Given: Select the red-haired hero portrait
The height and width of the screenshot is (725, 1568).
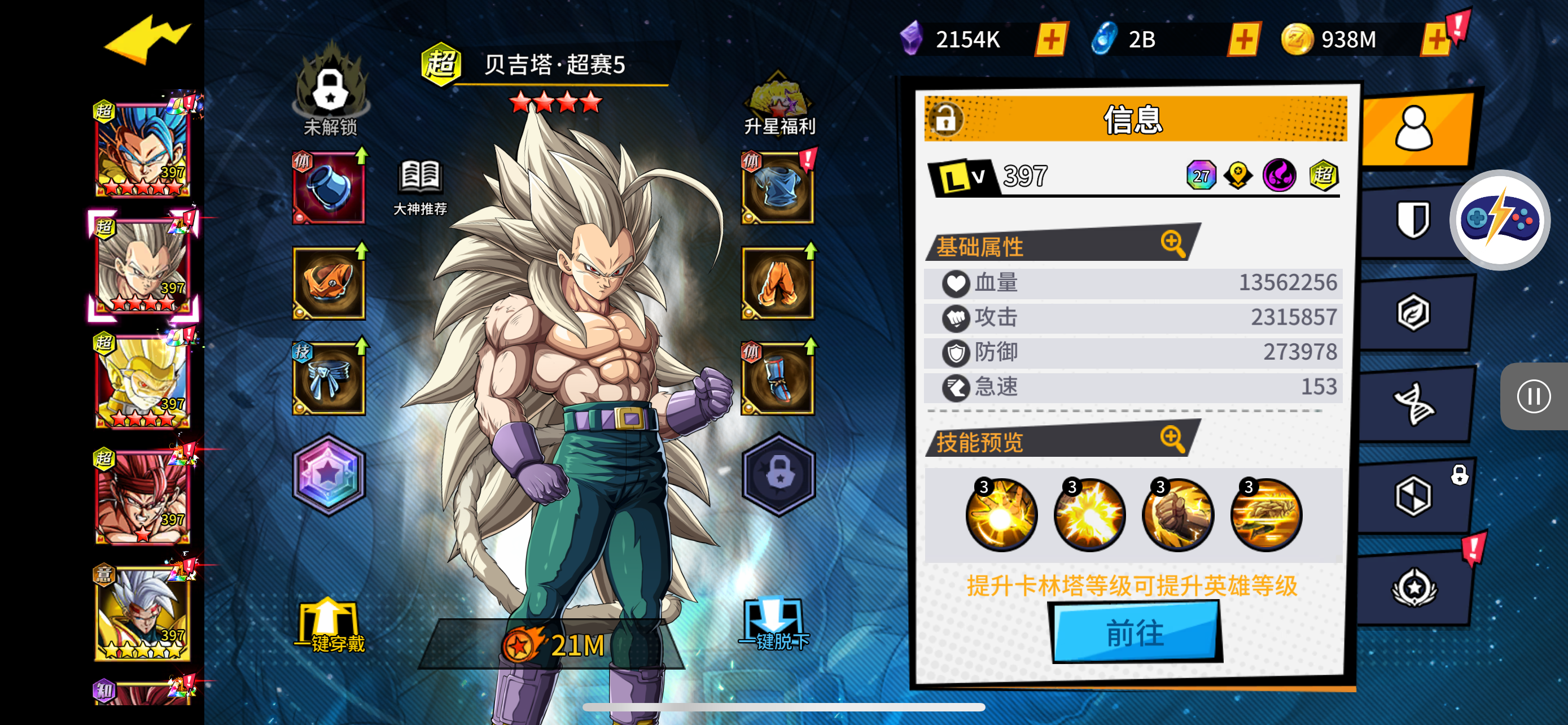Looking at the screenshot, I should pyautogui.click(x=142, y=497).
